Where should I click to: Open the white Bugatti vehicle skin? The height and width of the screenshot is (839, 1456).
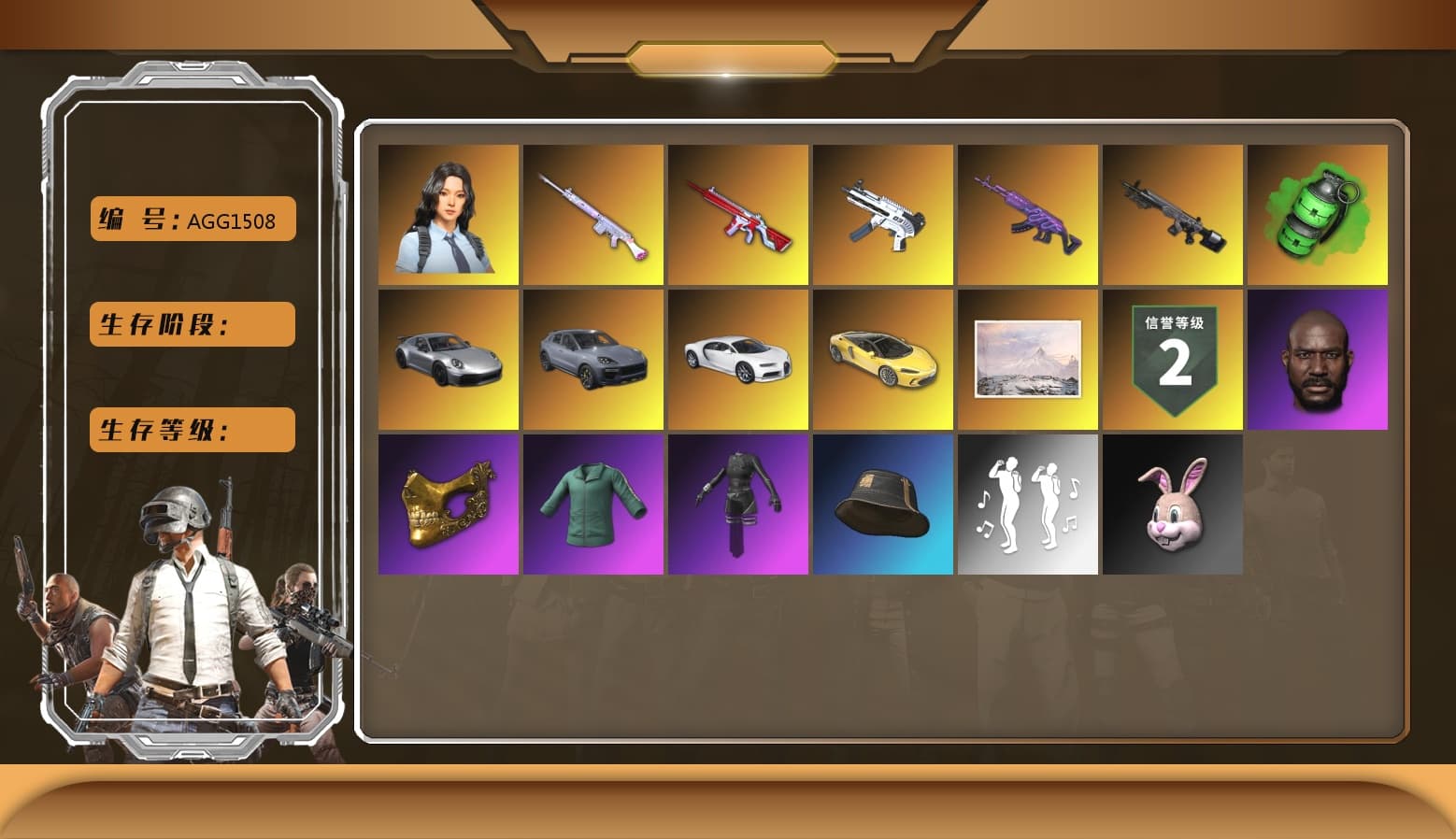(x=737, y=360)
